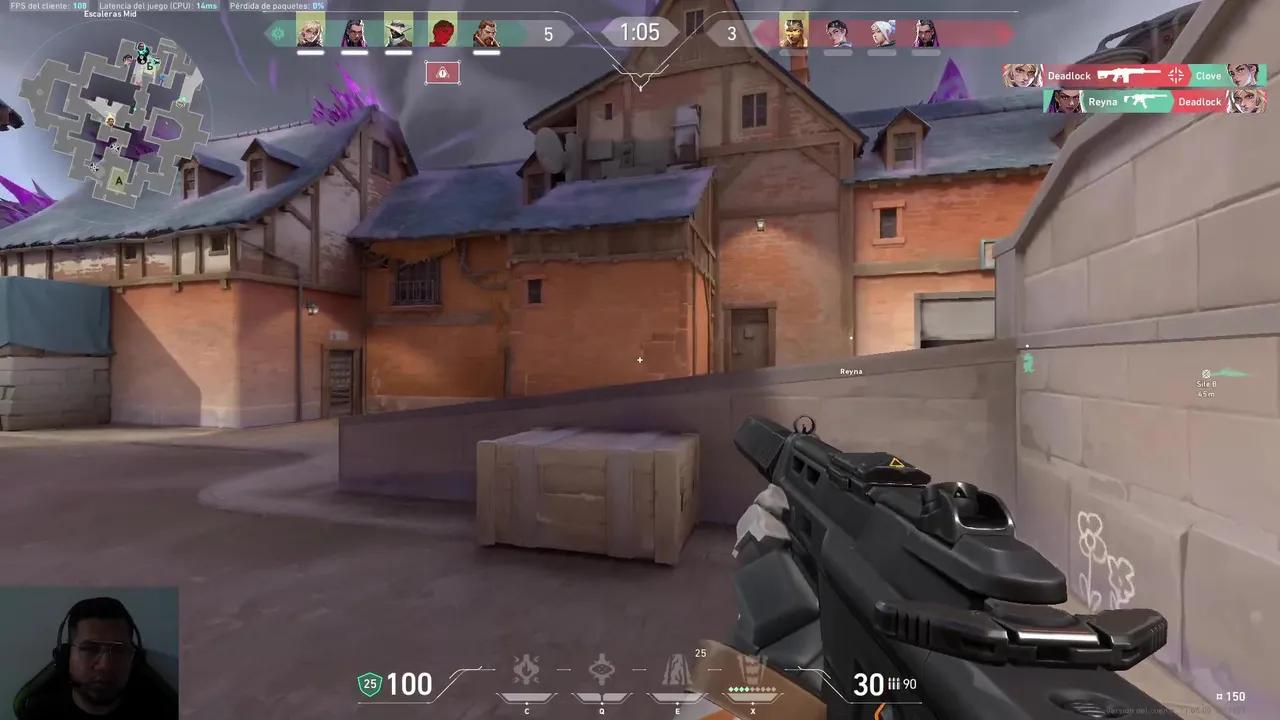1280x720 pixels.
Task: Click the ultimate points progress dots
Action: 752,689
